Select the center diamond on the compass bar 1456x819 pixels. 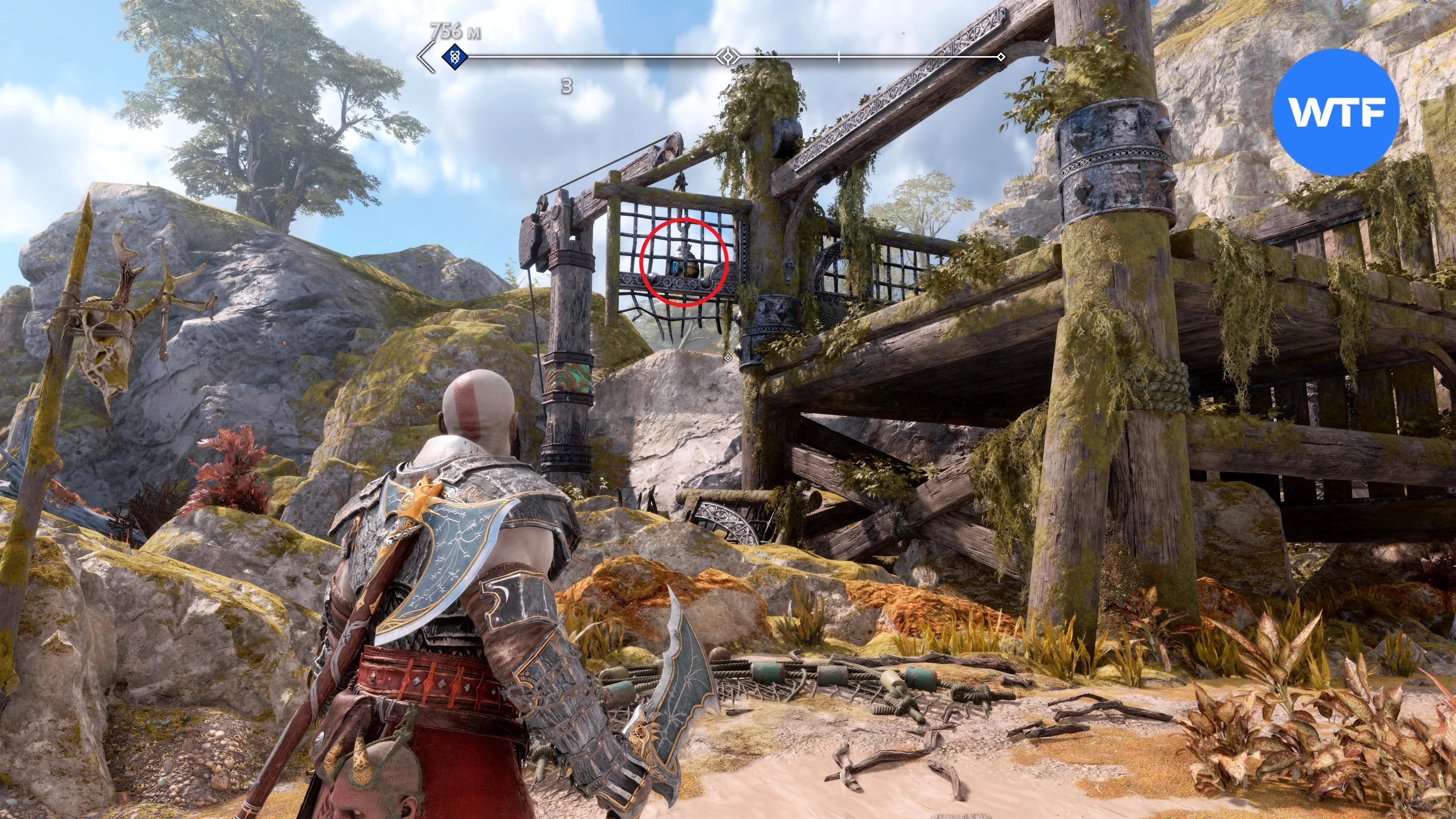coord(728,56)
